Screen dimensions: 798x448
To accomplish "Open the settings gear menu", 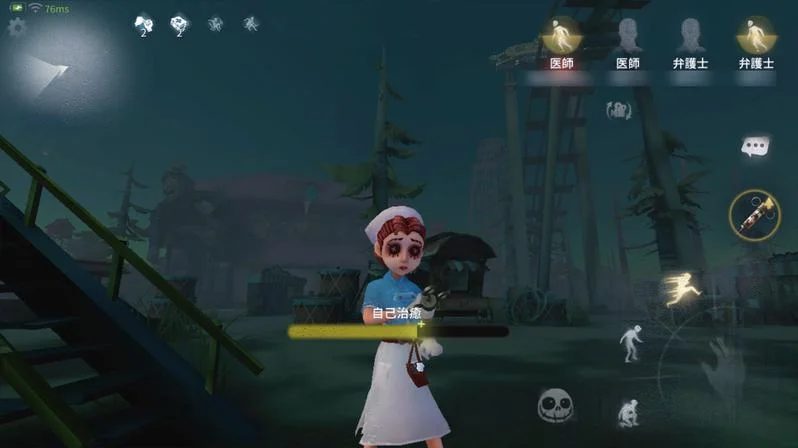I will tap(16, 28).
